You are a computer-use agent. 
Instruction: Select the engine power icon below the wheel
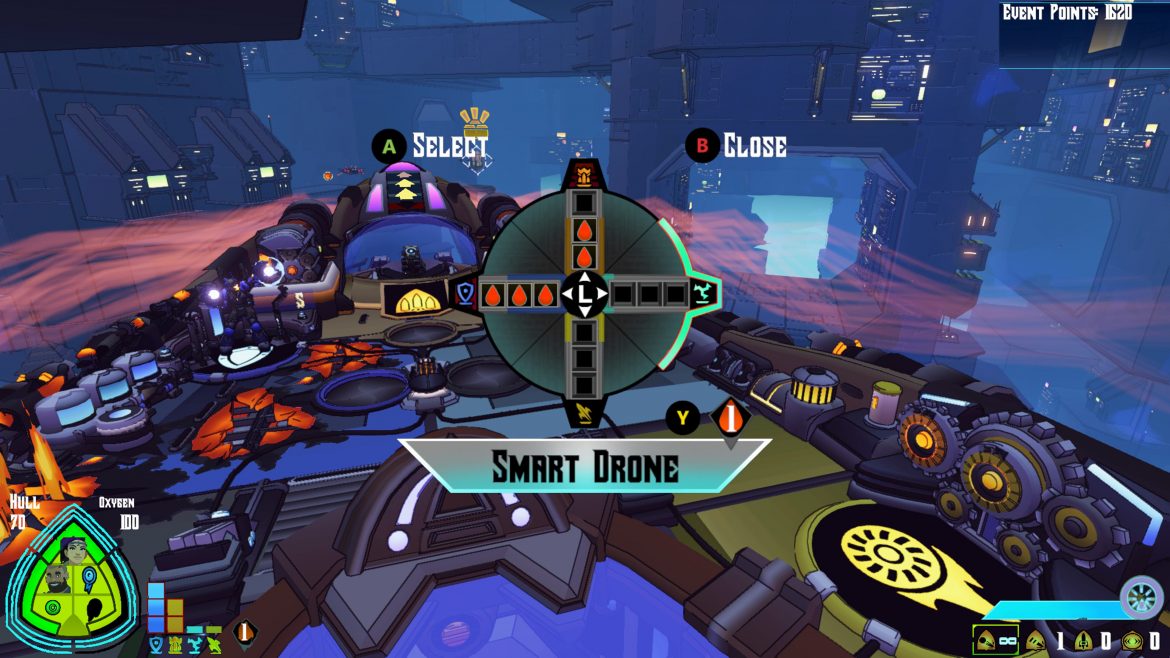pos(583,411)
